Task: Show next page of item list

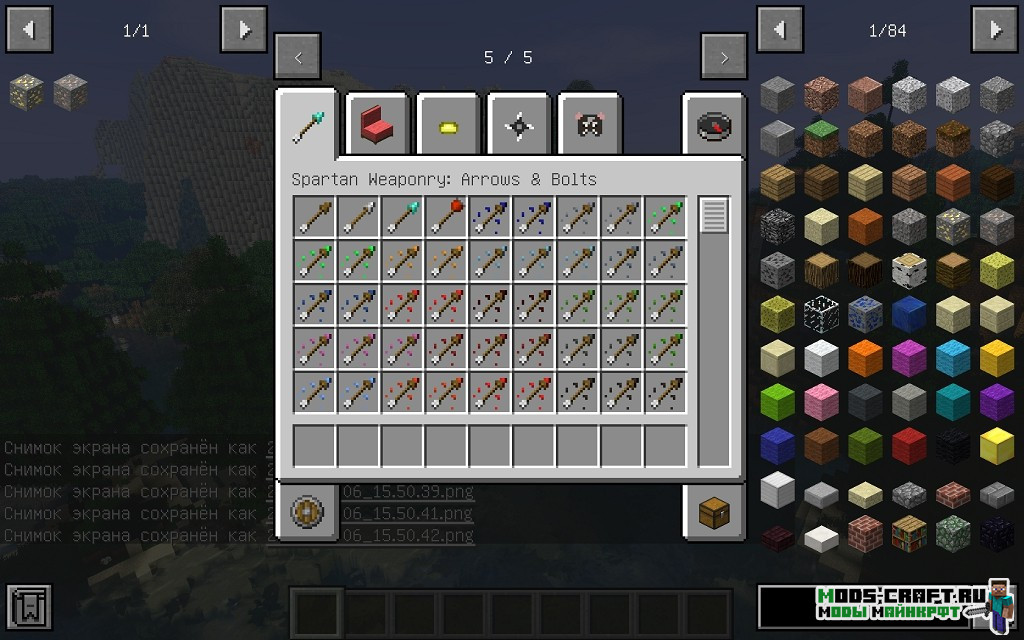Action: 995,30
